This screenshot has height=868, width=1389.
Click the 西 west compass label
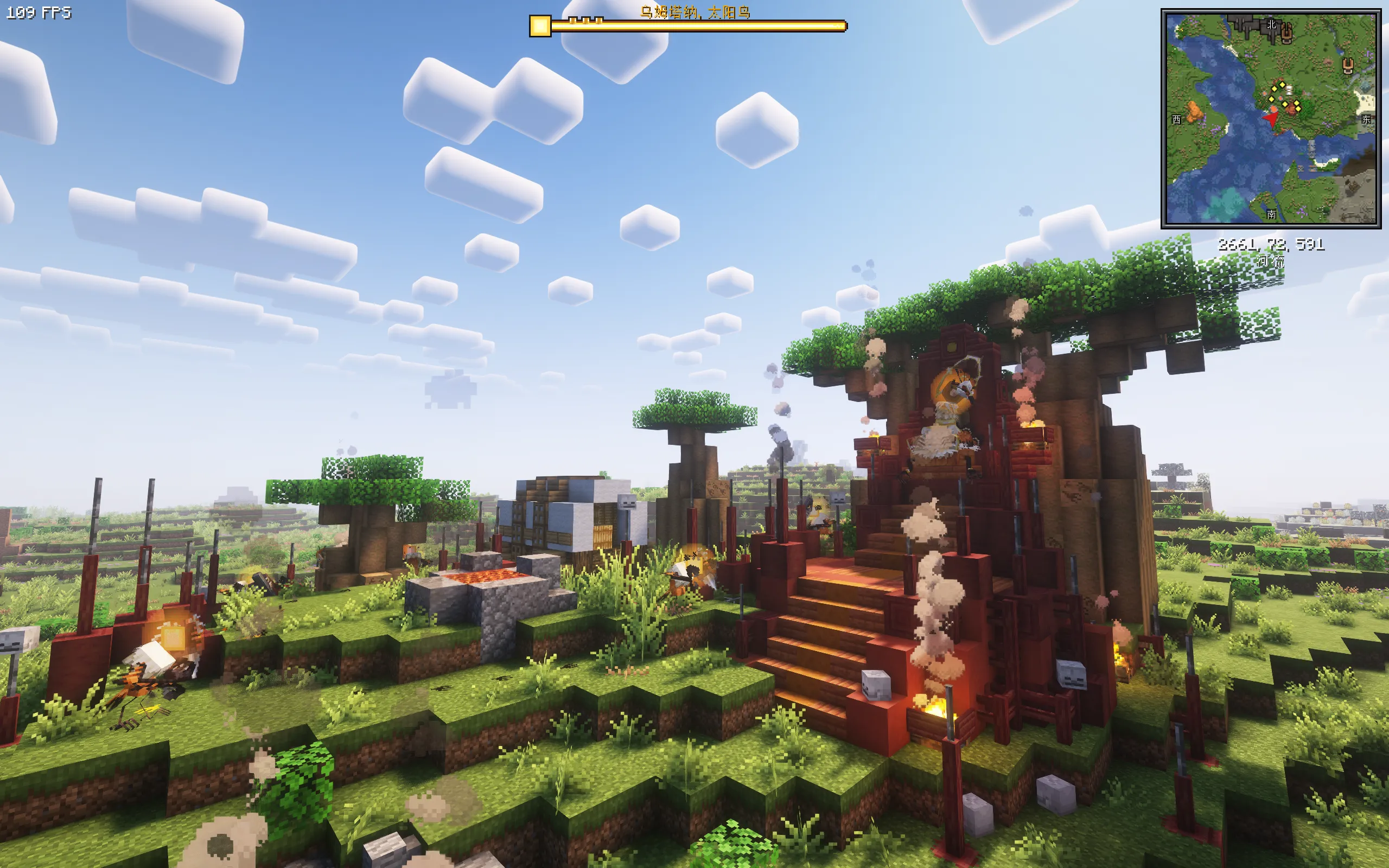1177,119
